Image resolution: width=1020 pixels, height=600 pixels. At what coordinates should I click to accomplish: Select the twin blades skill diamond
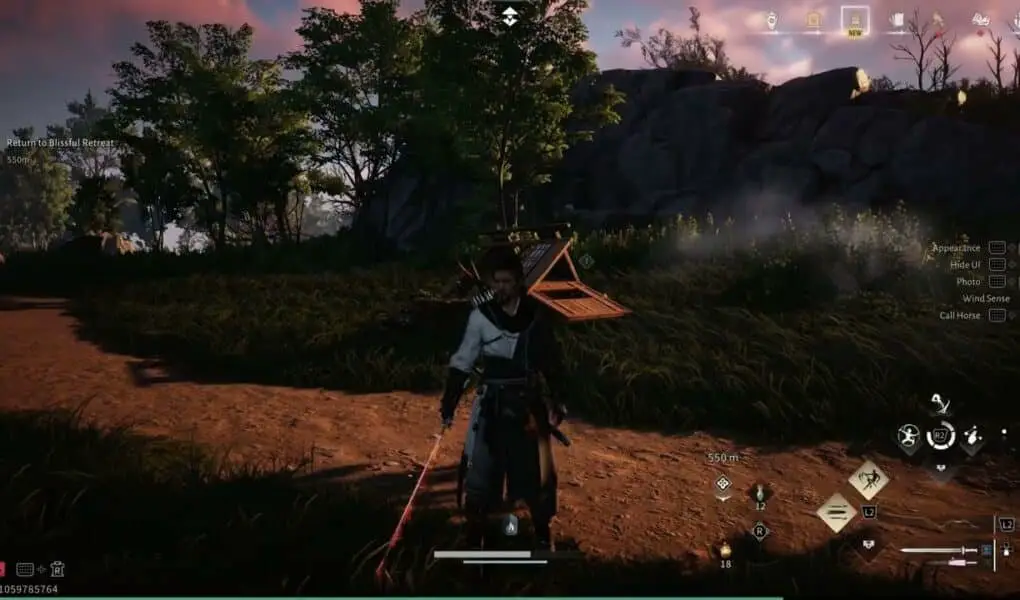coord(836,513)
